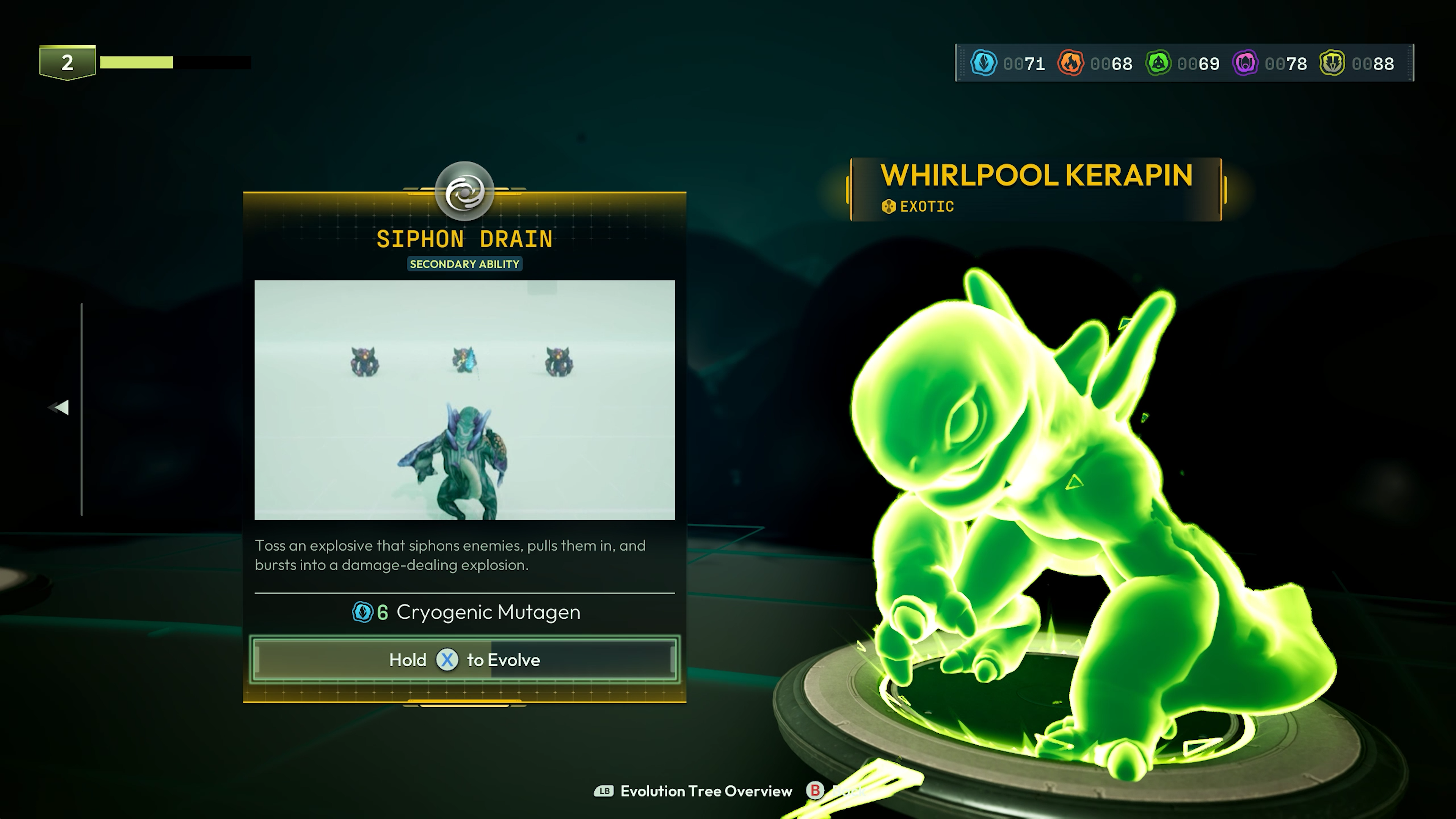1456x819 pixels.
Task: Open the Evolution Tree Overview
Action: [693, 791]
